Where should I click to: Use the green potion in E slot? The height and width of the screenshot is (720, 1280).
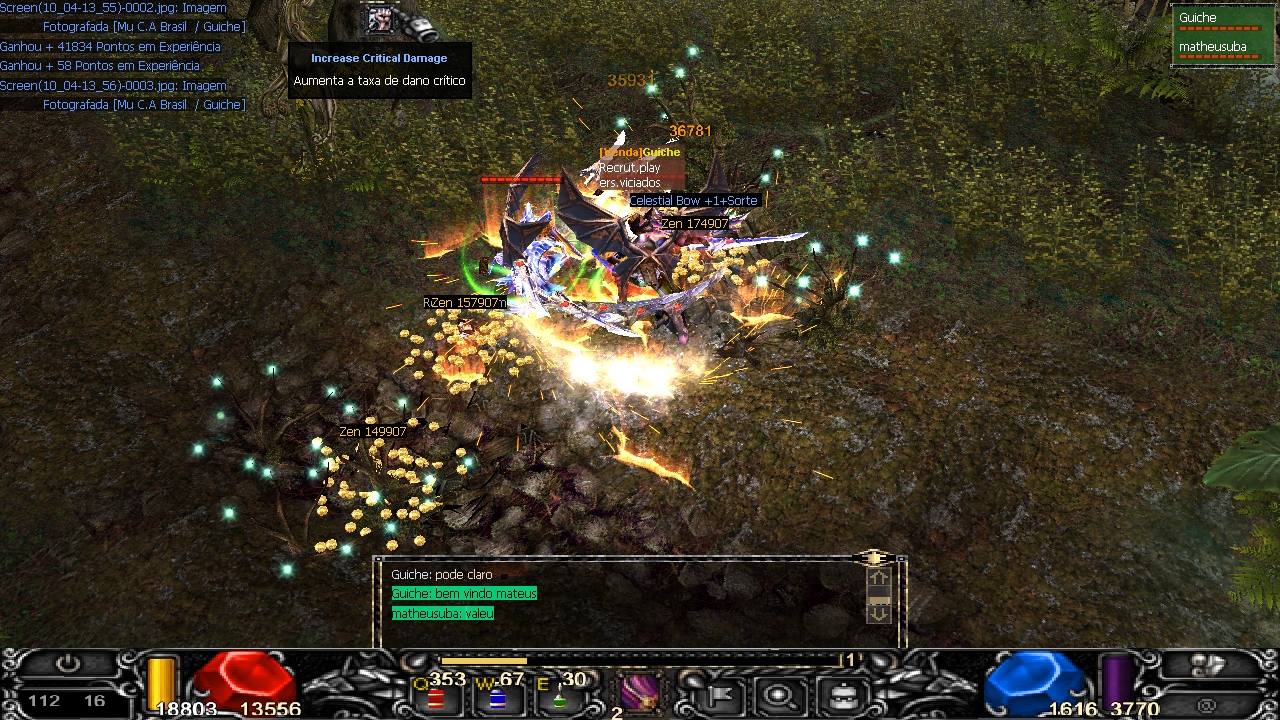(x=559, y=696)
